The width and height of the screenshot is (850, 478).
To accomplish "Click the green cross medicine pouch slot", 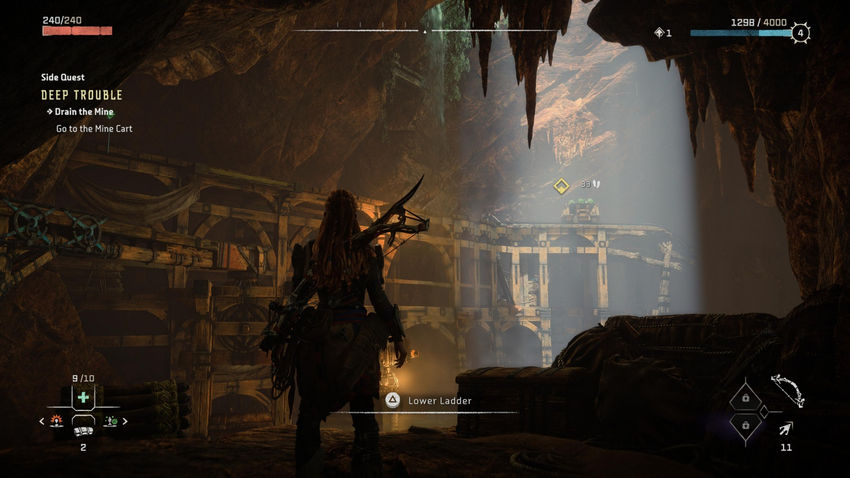I will (x=83, y=396).
